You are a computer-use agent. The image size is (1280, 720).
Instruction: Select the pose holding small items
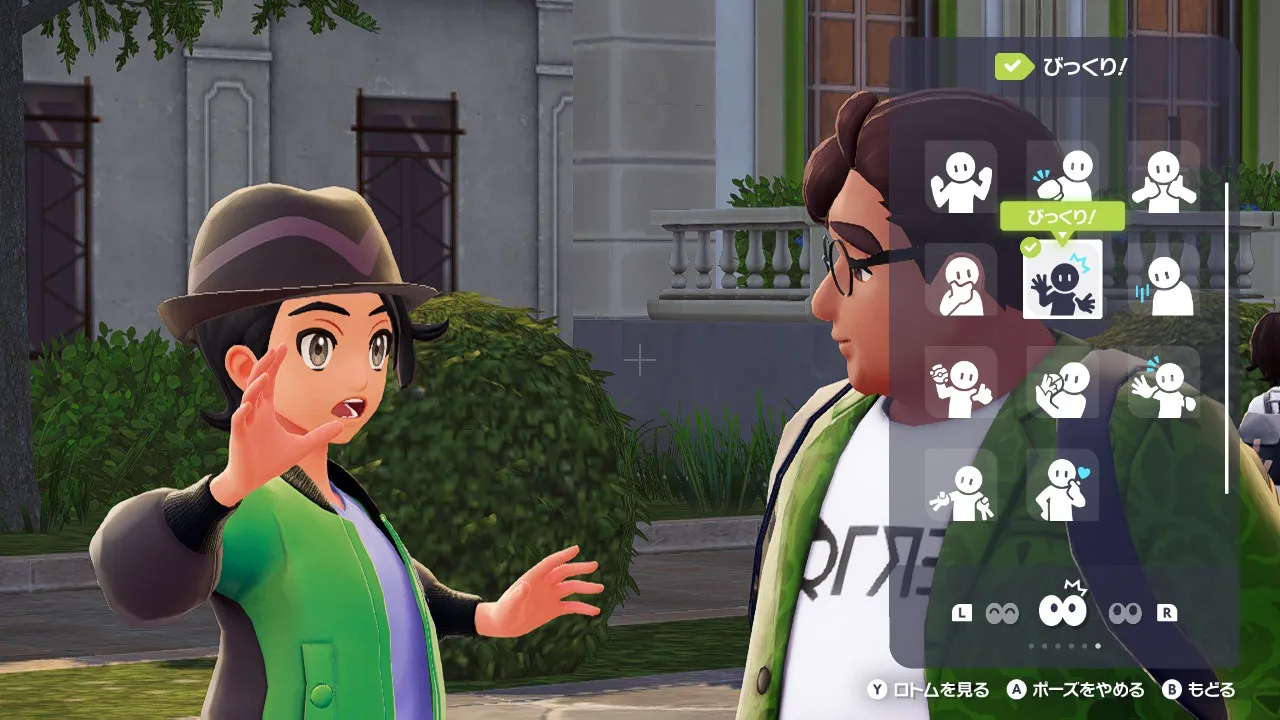pos(961,486)
